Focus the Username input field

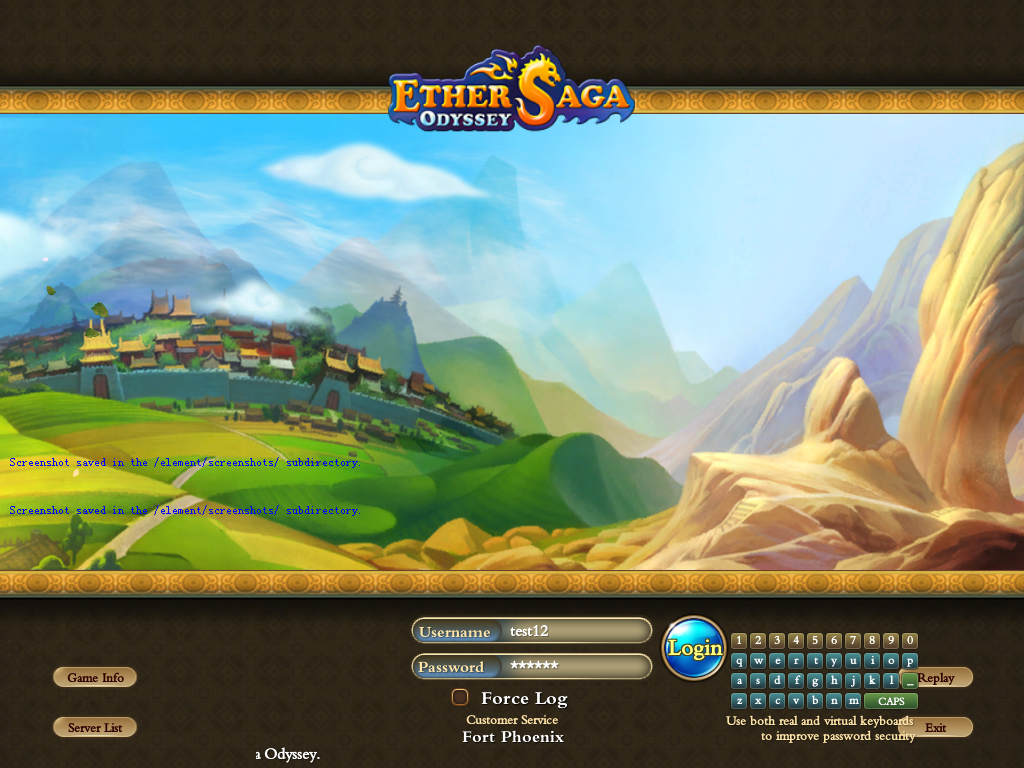click(x=575, y=631)
